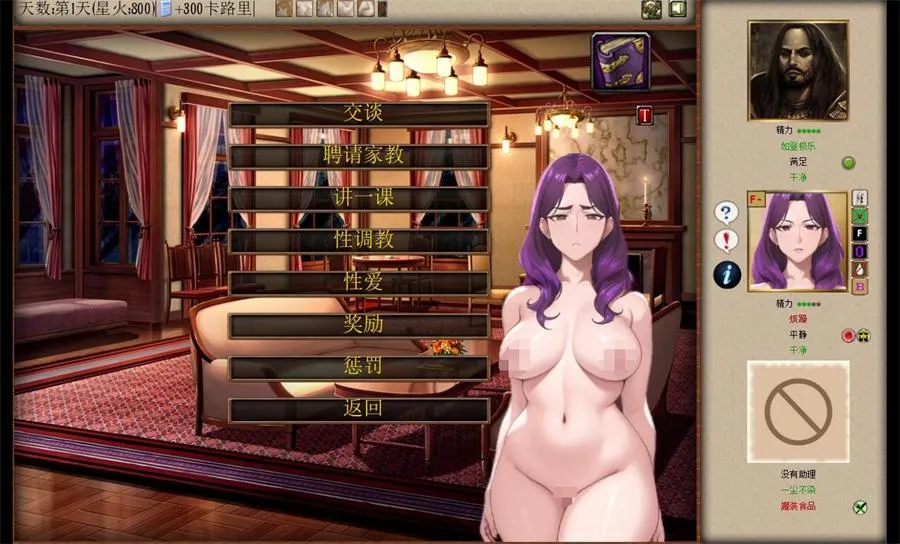Open the purple spellbook icon

[x=620, y=60]
